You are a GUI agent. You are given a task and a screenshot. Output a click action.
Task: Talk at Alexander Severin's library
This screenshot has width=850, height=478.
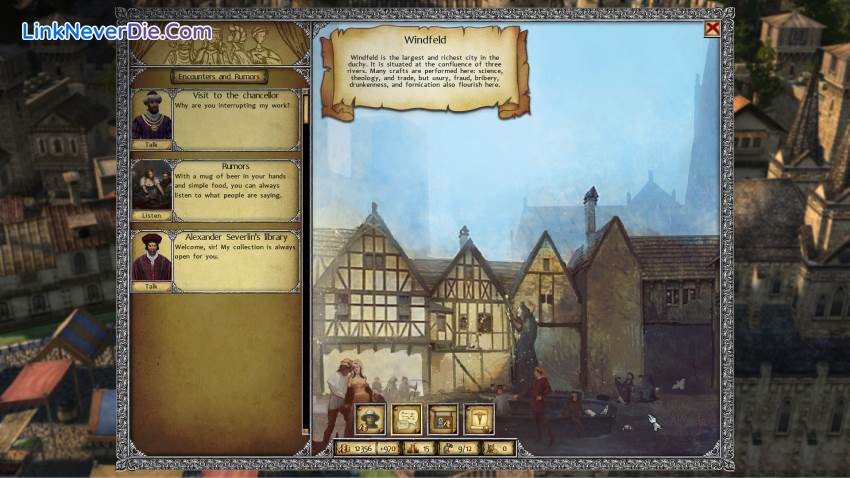click(x=152, y=286)
